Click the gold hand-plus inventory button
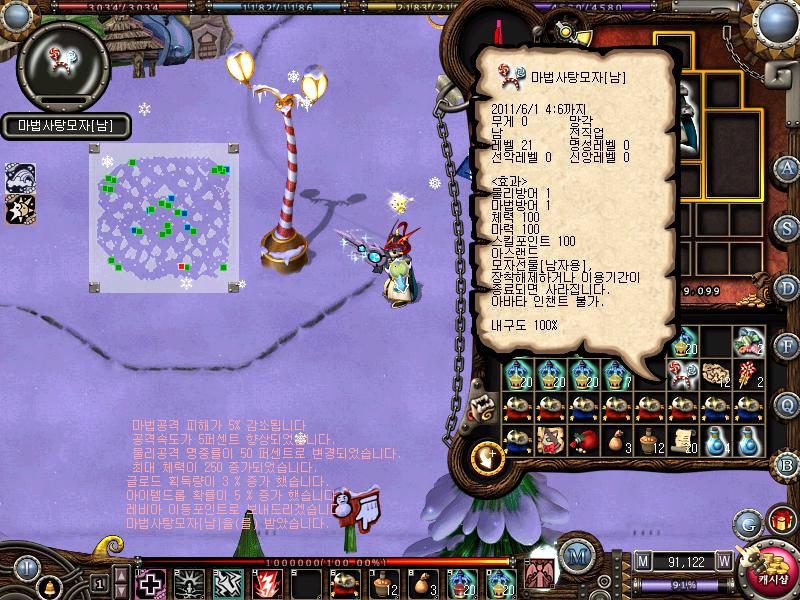This screenshot has height=600, width=800. pos(489,456)
